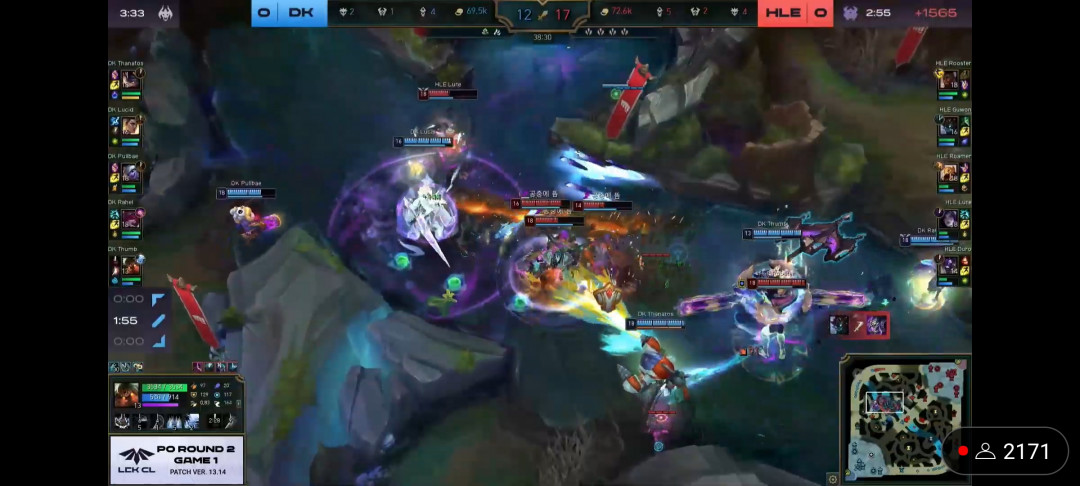Select HLE Lure player portrait
The height and width of the screenshot is (486, 1080).
pyautogui.click(x=950, y=220)
